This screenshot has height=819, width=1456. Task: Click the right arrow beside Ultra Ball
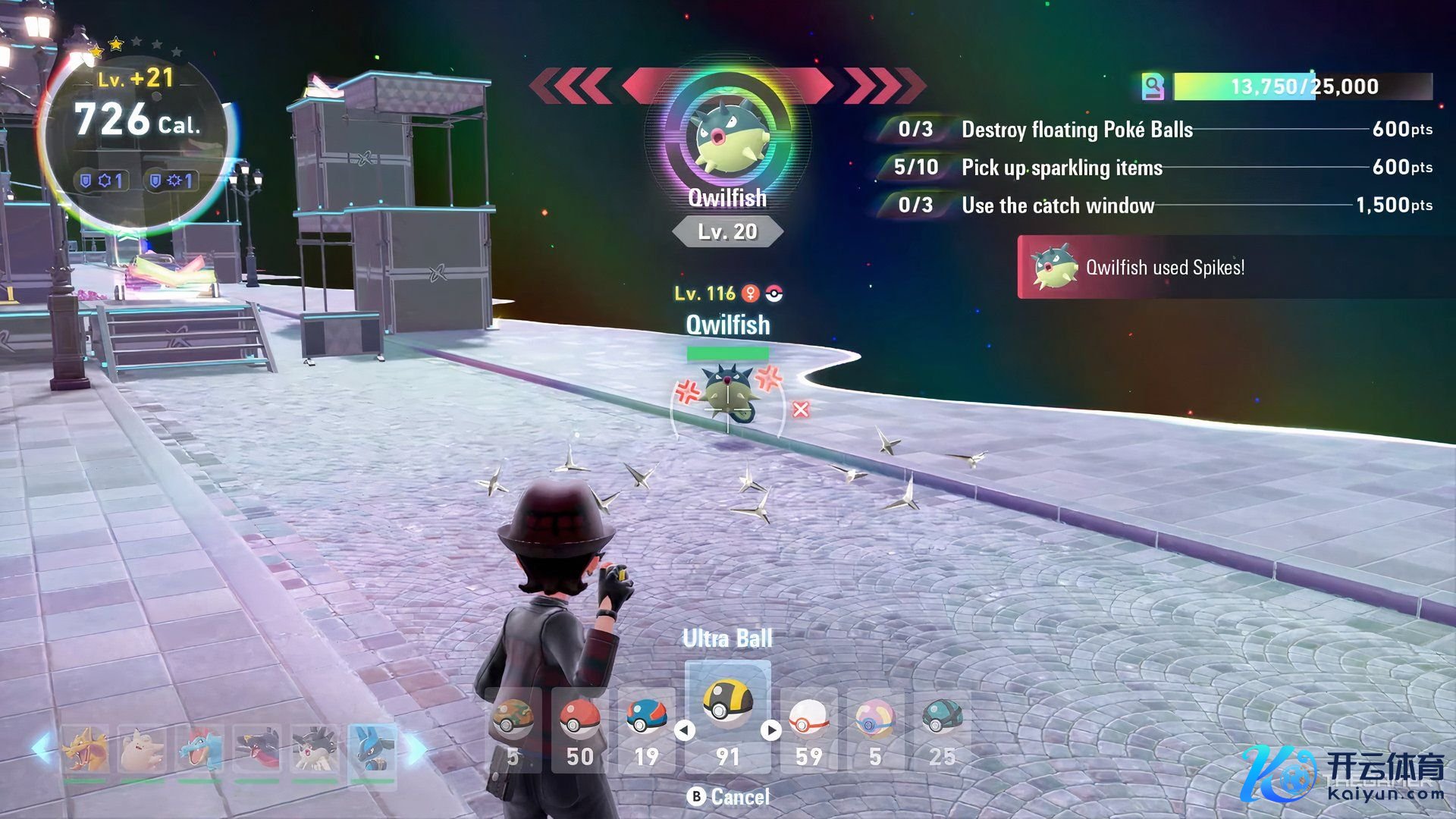tap(771, 730)
